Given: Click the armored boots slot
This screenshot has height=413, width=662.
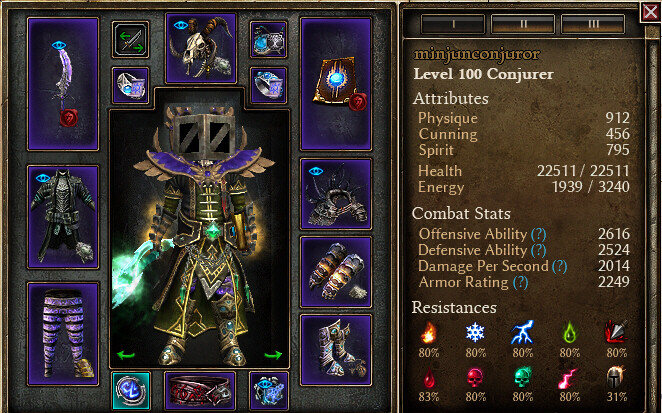Looking at the screenshot, I should [x=336, y=349].
